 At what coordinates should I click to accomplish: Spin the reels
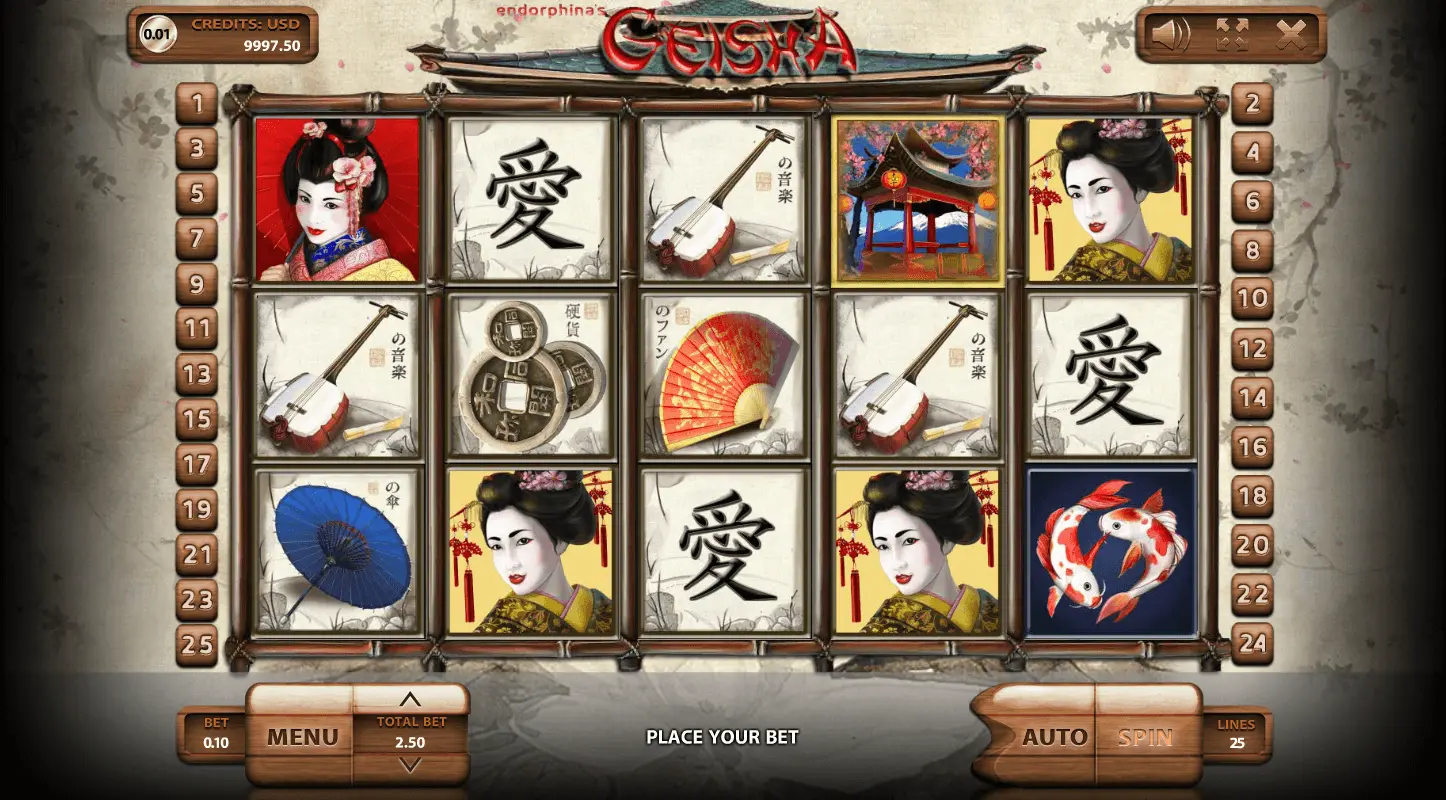pos(1145,738)
